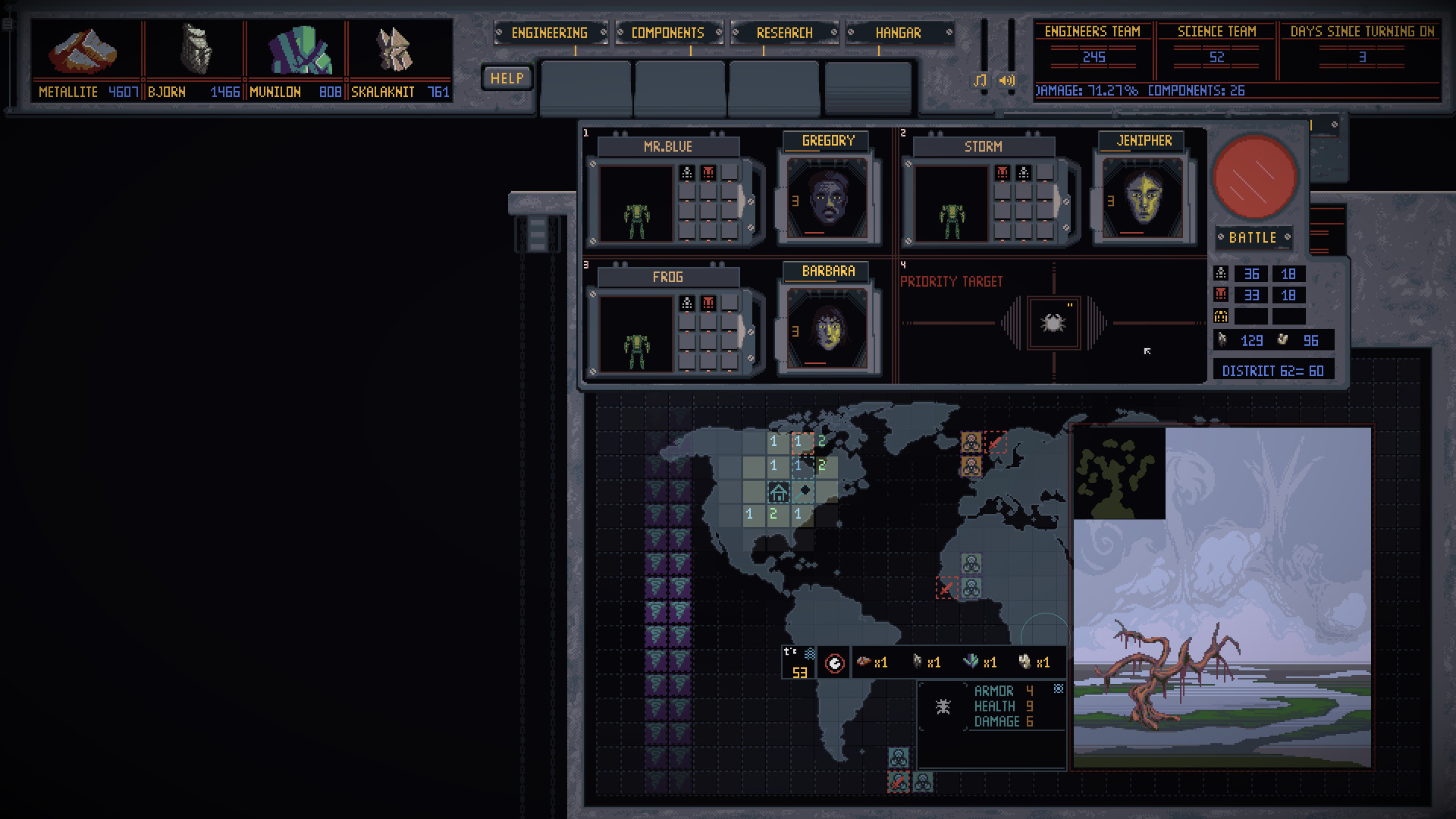Mute the game sound with the speaker icon
This screenshot has width=1456, height=819.
(x=1009, y=80)
